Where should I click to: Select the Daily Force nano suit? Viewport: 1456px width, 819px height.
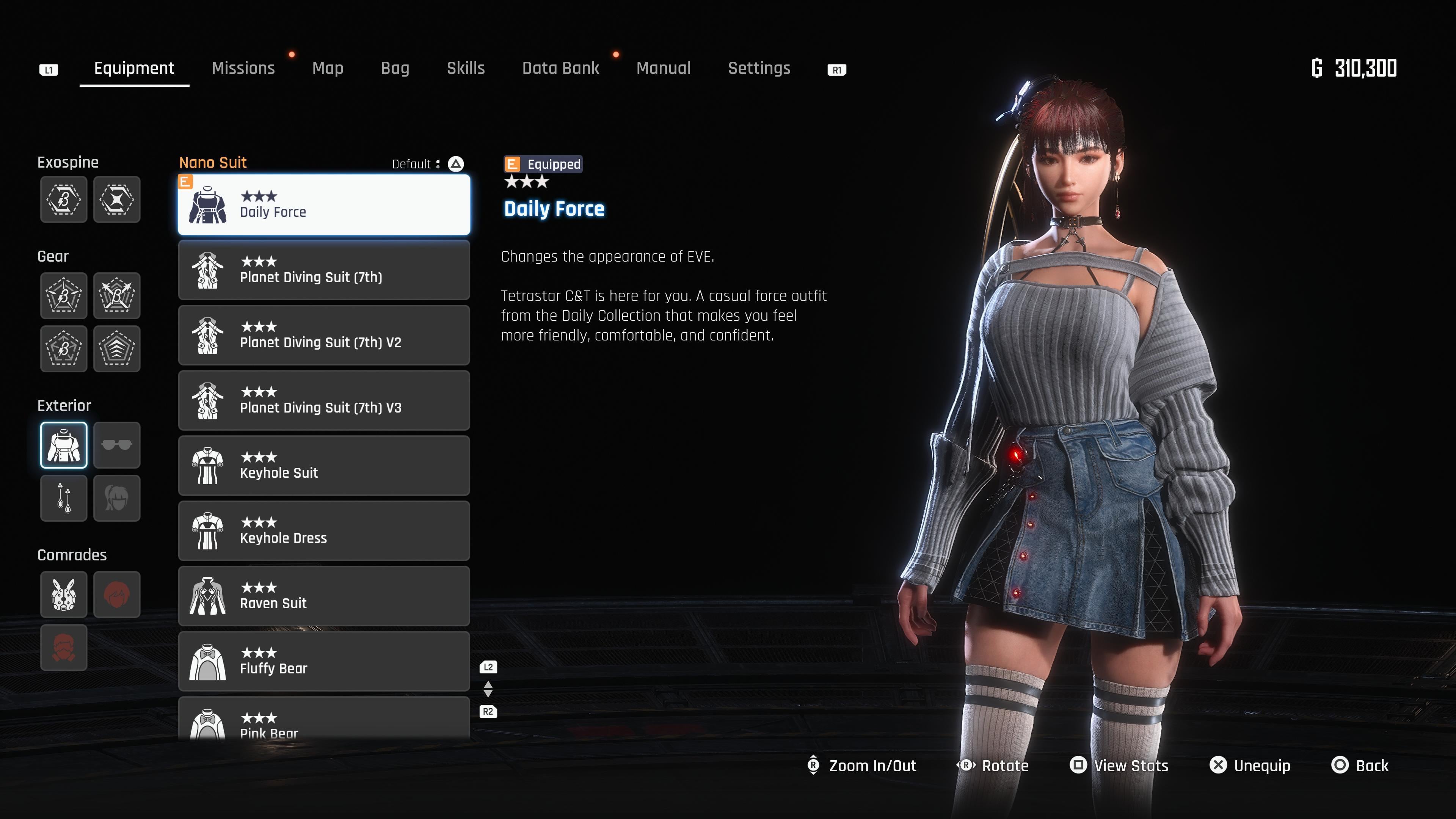(324, 205)
